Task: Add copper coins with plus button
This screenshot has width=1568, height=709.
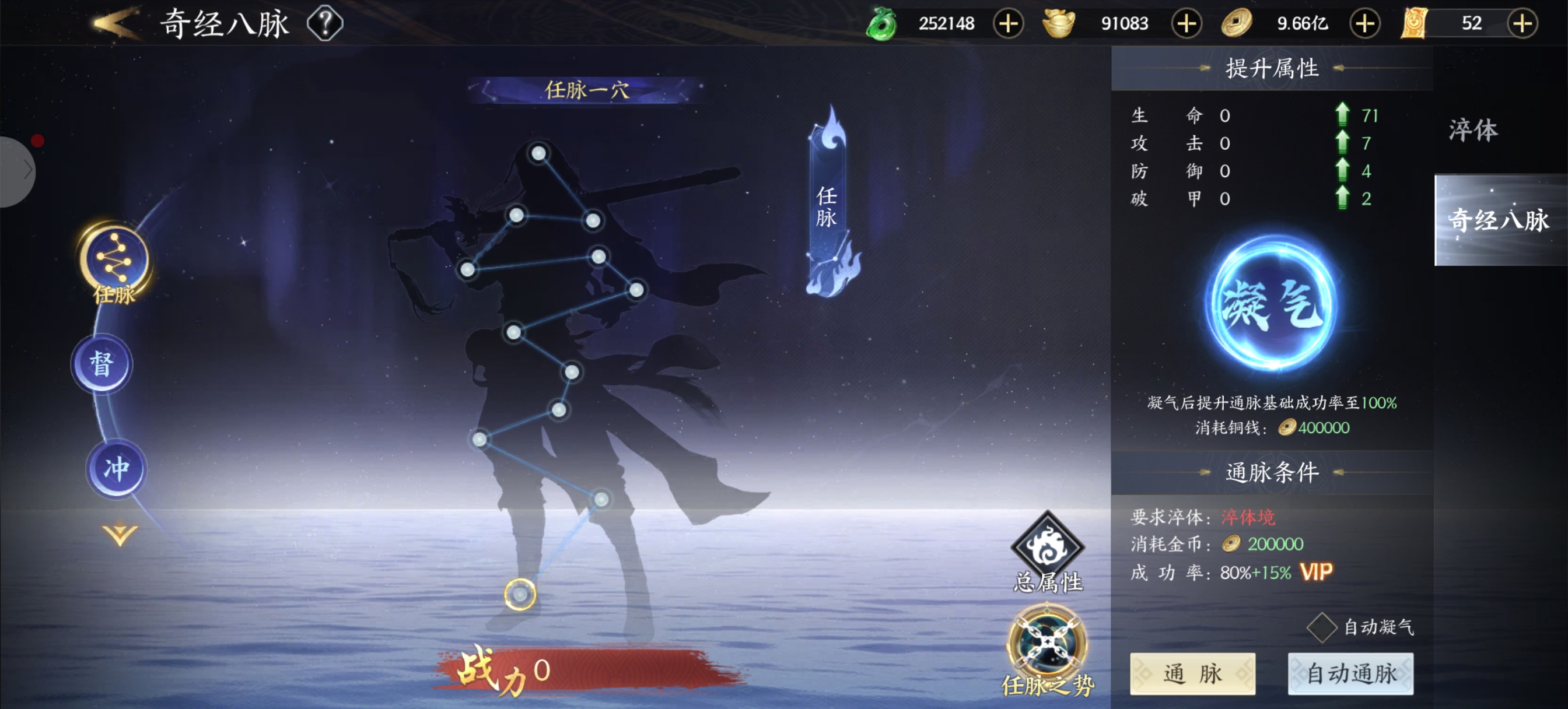Action: click(x=1364, y=24)
